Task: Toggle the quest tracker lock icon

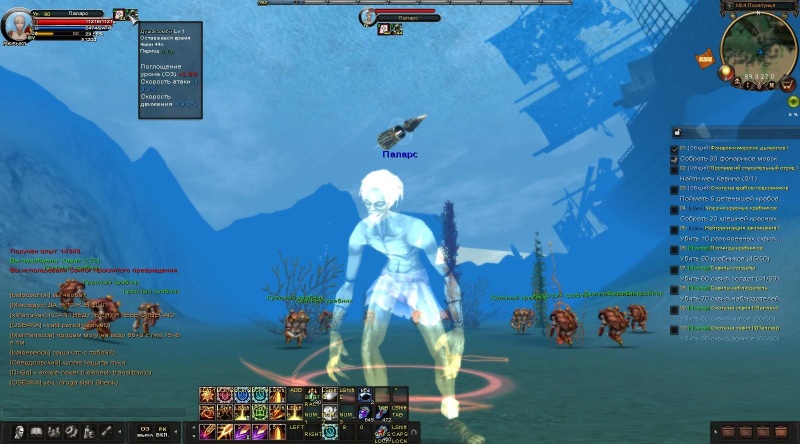Action: pos(676,132)
